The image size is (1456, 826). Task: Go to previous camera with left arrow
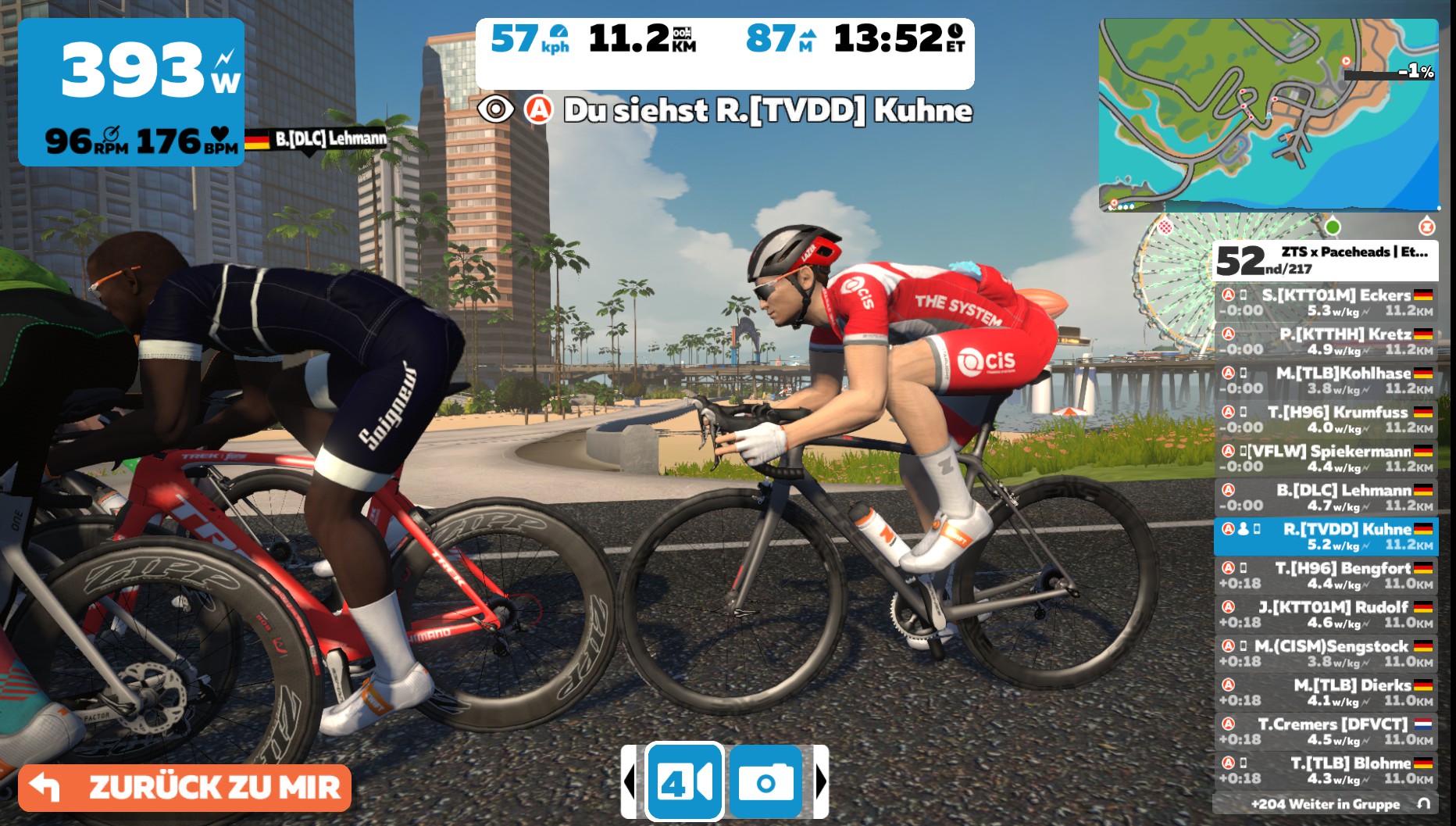630,781
